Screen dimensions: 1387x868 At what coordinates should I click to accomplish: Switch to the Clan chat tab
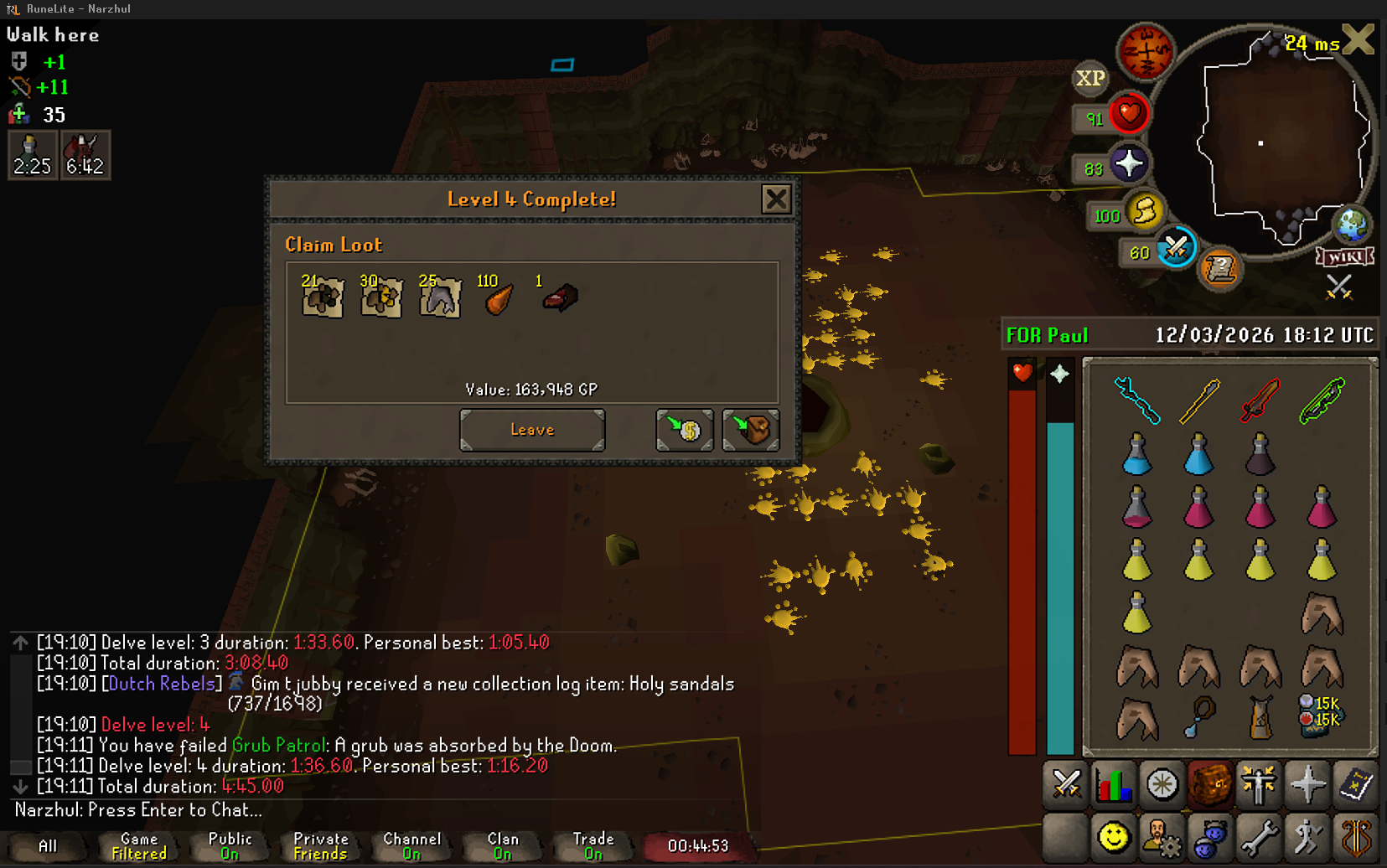click(503, 846)
